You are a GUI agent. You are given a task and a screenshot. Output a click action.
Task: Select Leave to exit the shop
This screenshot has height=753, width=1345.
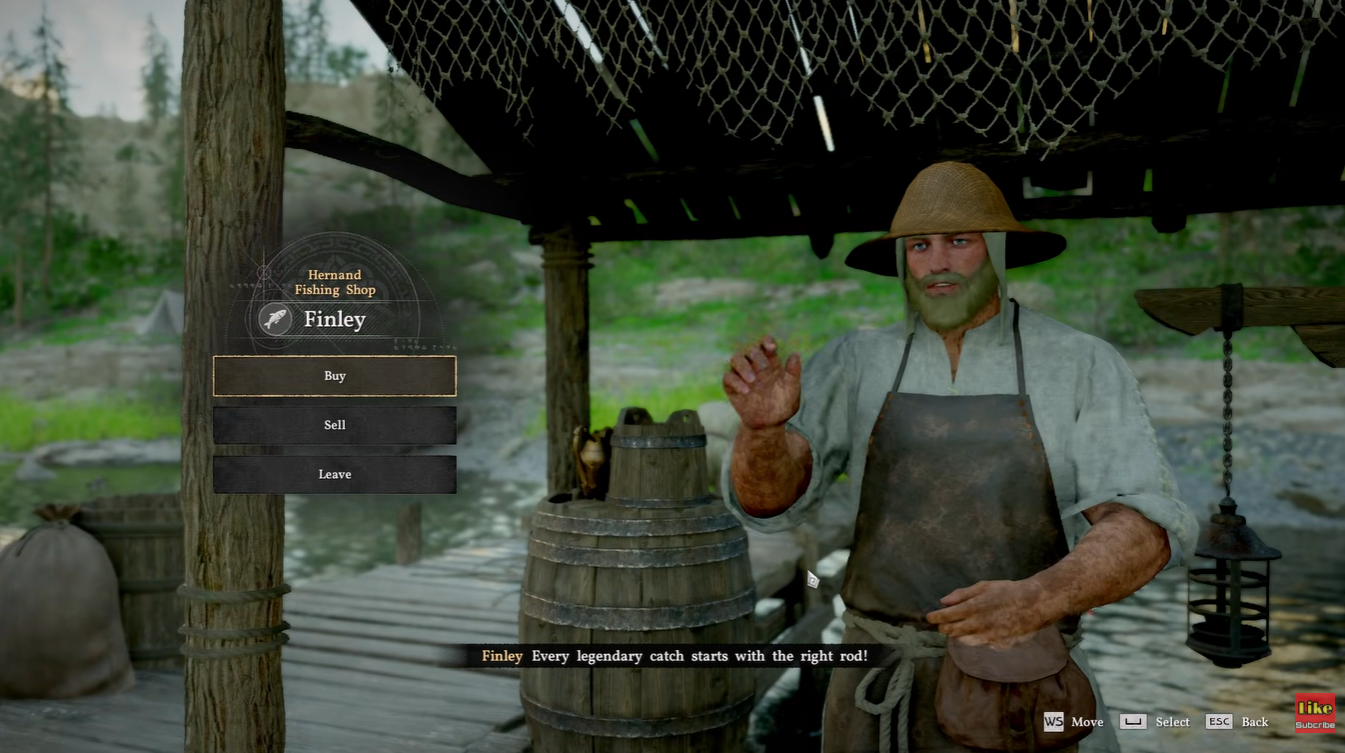click(x=334, y=474)
